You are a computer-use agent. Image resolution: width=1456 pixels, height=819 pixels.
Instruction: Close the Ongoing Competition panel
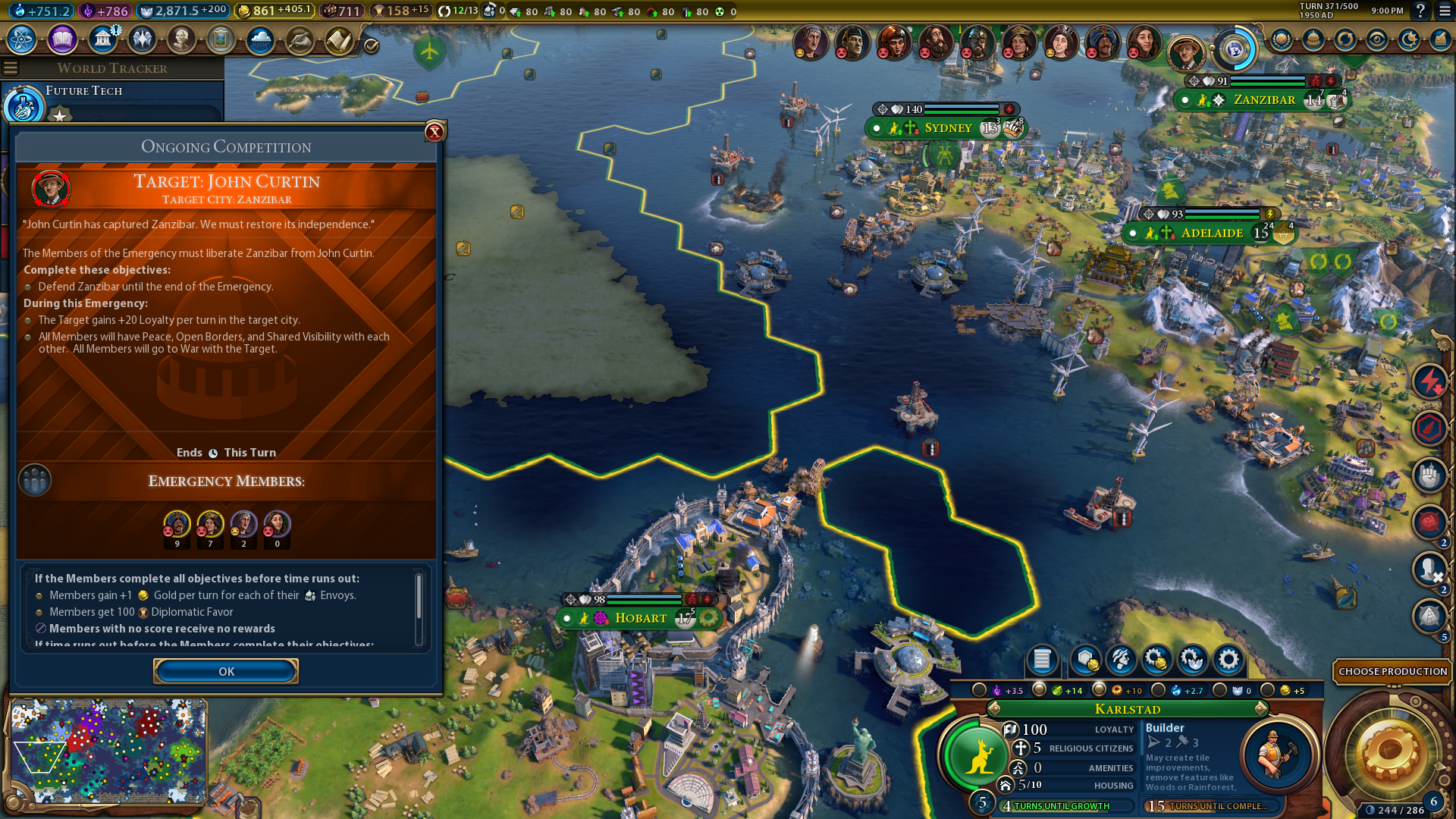pyautogui.click(x=435, y=132)
